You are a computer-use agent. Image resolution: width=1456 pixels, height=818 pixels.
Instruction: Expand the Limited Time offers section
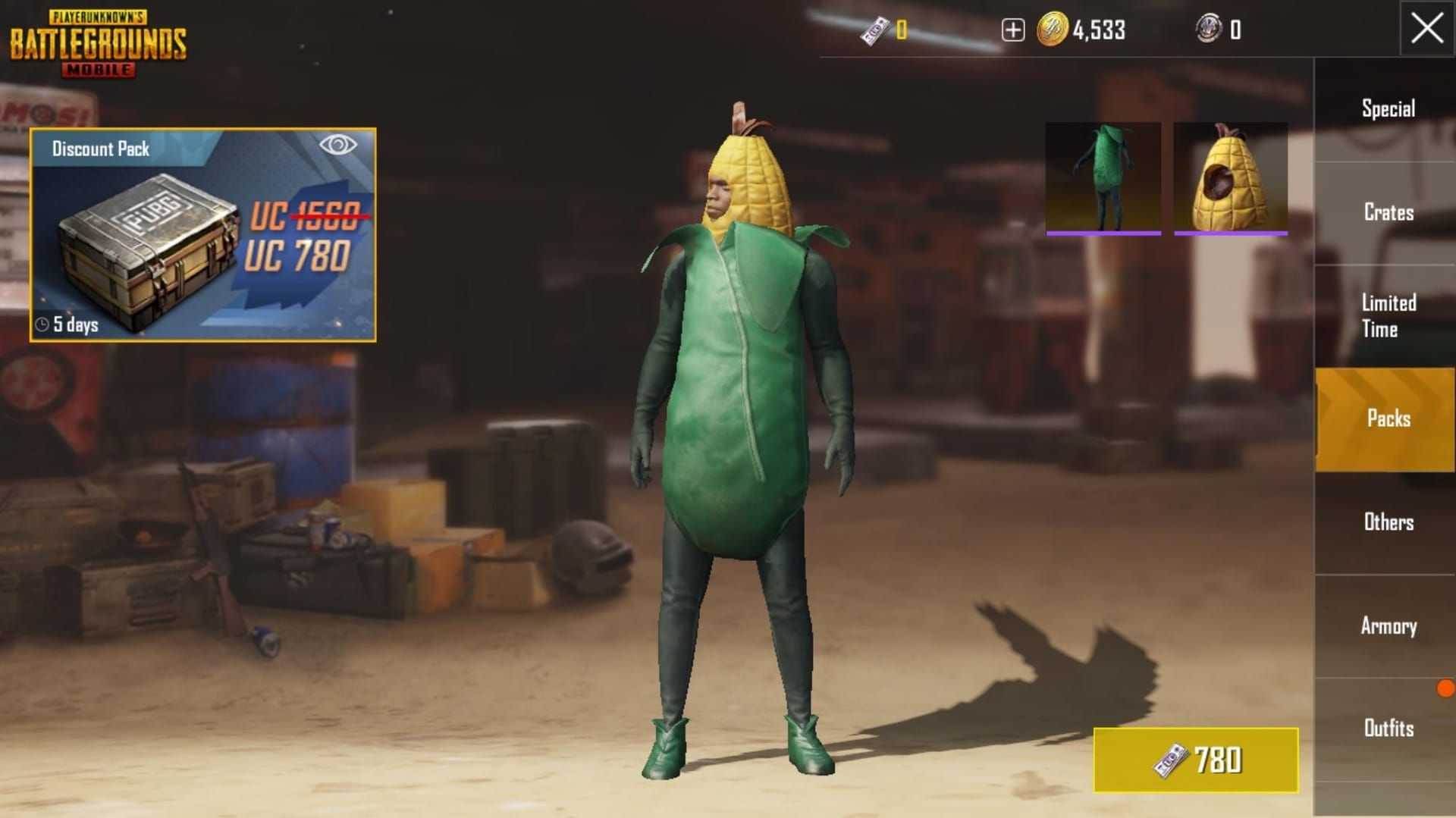1386,316
